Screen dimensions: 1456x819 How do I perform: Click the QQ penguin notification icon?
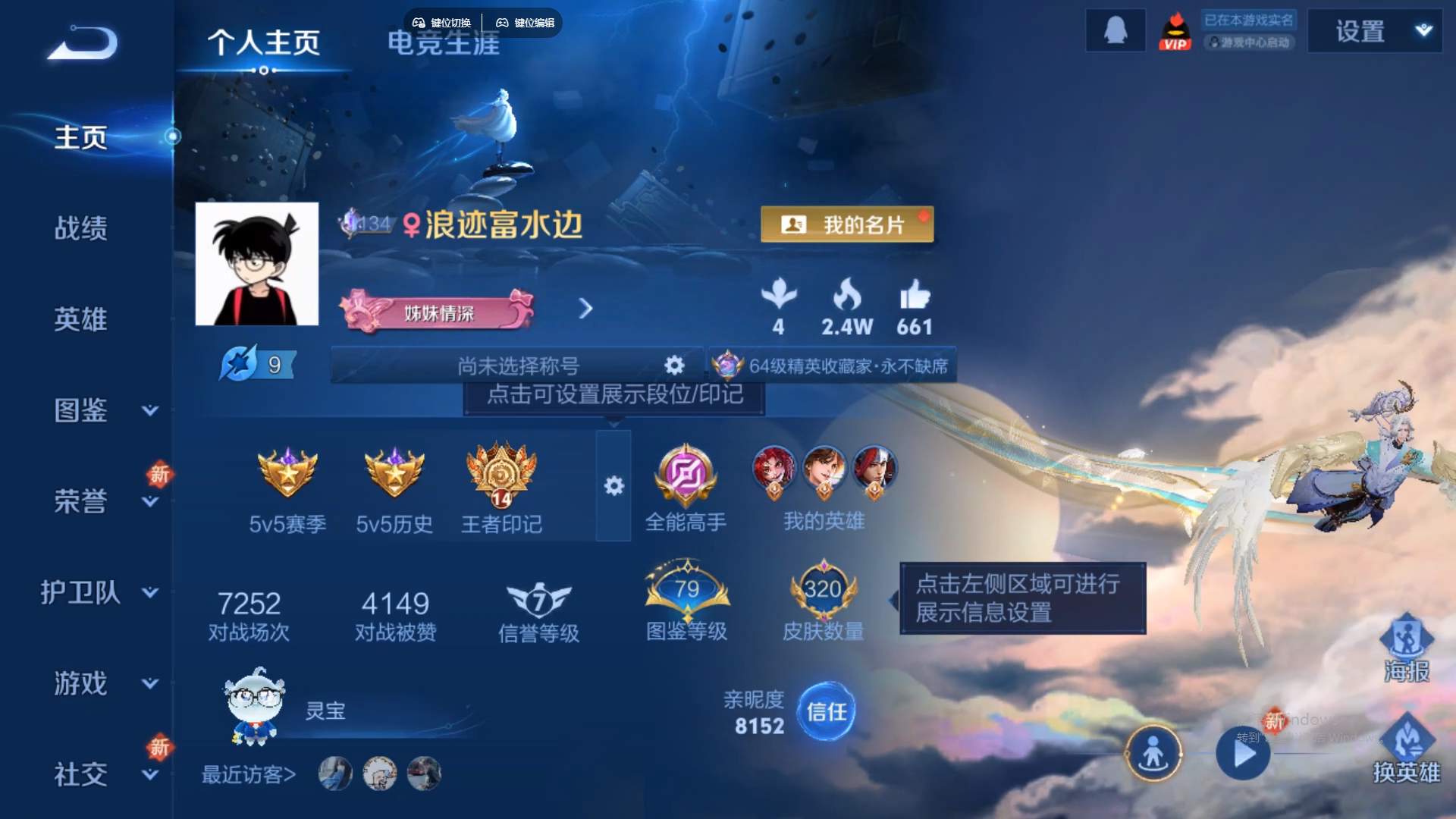pos(1115,30)
